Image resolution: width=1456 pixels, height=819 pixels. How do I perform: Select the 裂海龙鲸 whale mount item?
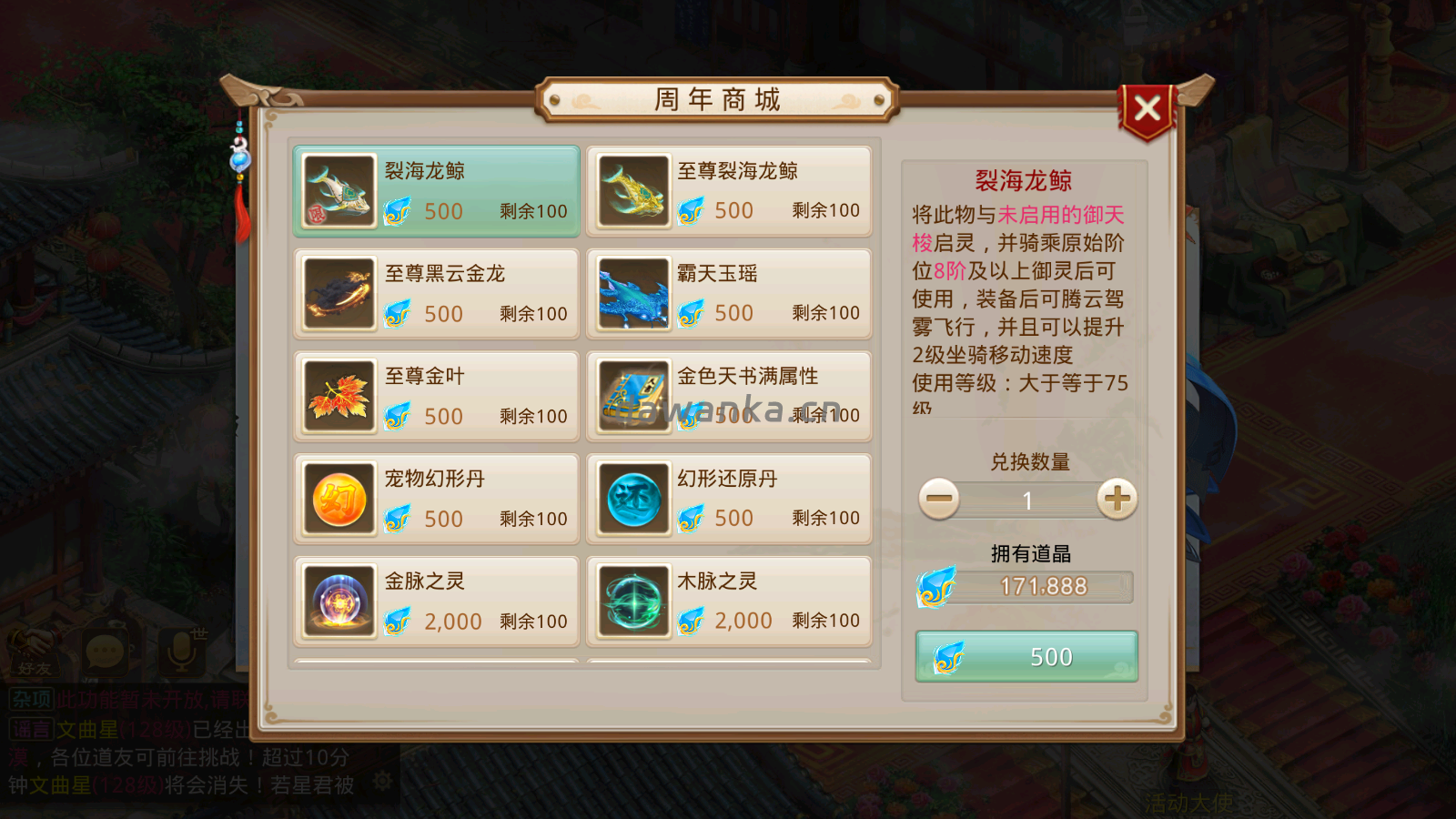pyautogui.click(x=339, y=191)
